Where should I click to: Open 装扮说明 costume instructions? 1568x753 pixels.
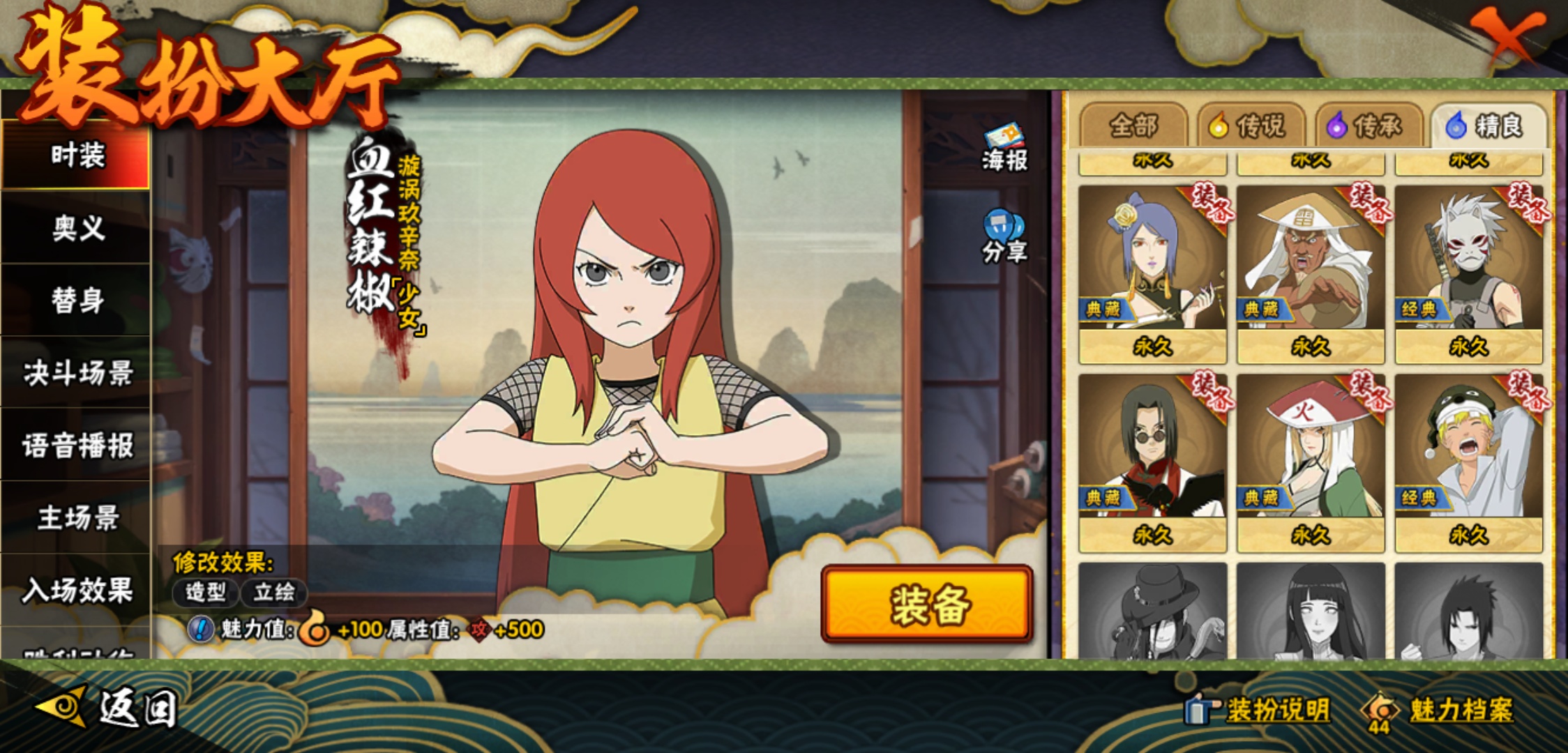[x=1259, y=710]
